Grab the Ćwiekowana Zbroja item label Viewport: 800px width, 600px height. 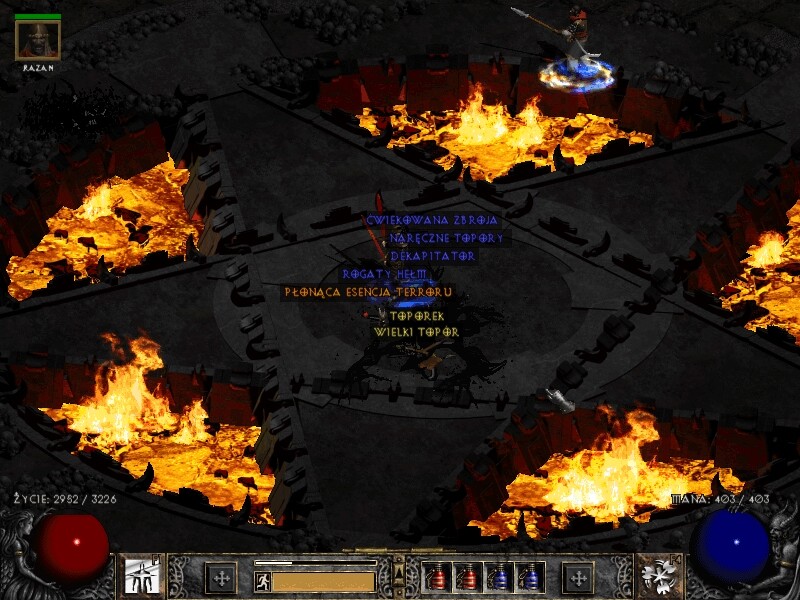click(x=432, y=220)
